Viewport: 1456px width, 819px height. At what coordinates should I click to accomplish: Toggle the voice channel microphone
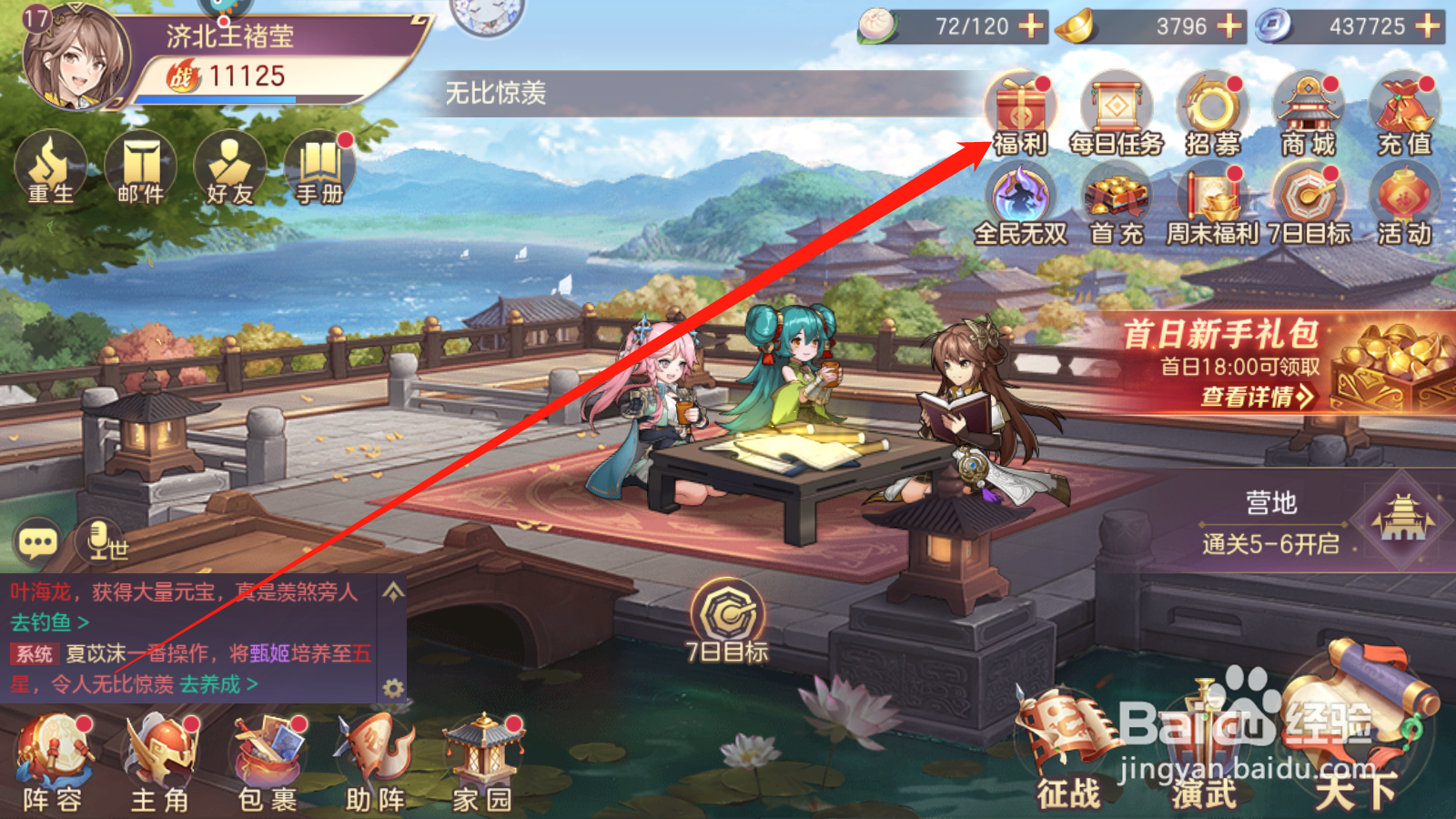pyautogui.click(x=100, y=540)
